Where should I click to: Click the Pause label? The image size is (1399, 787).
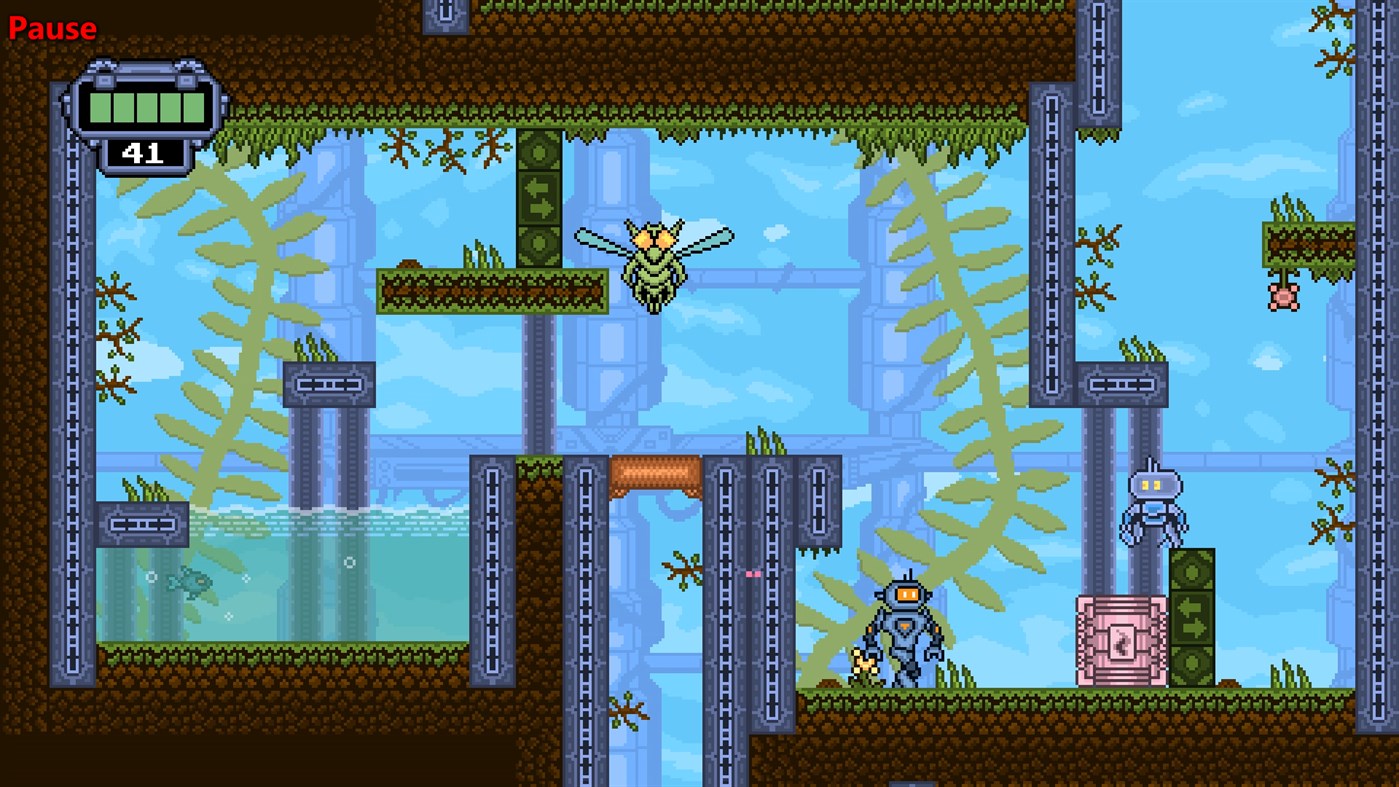pos(52,29)
